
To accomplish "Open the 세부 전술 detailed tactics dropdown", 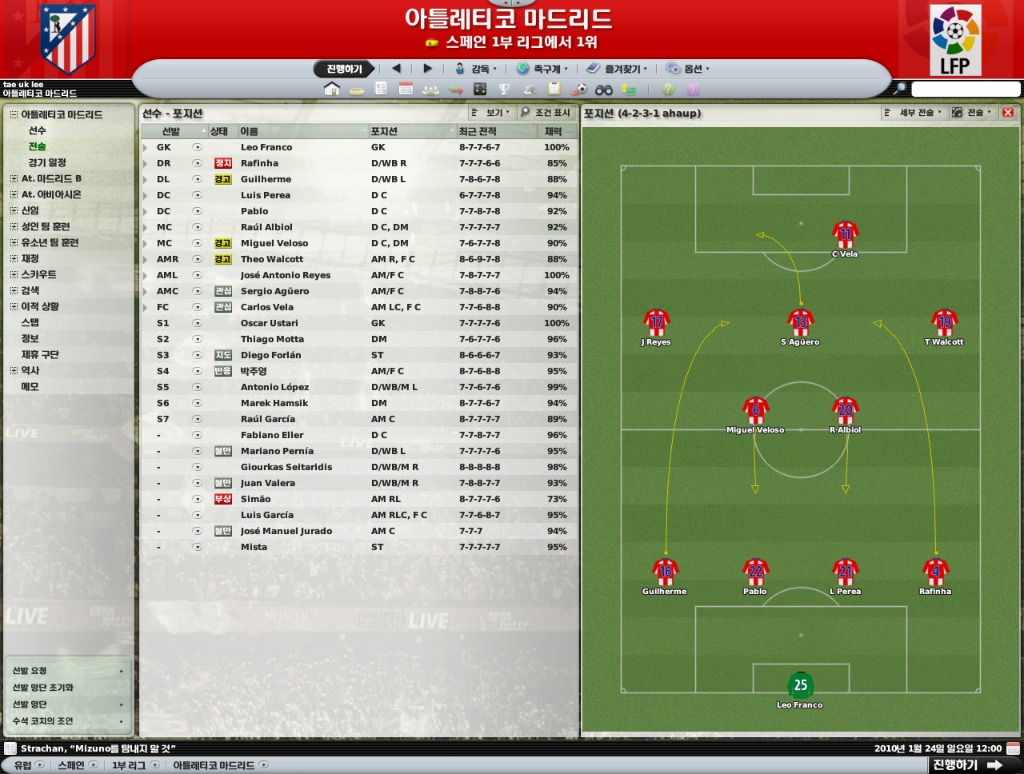I will point(915,113).
